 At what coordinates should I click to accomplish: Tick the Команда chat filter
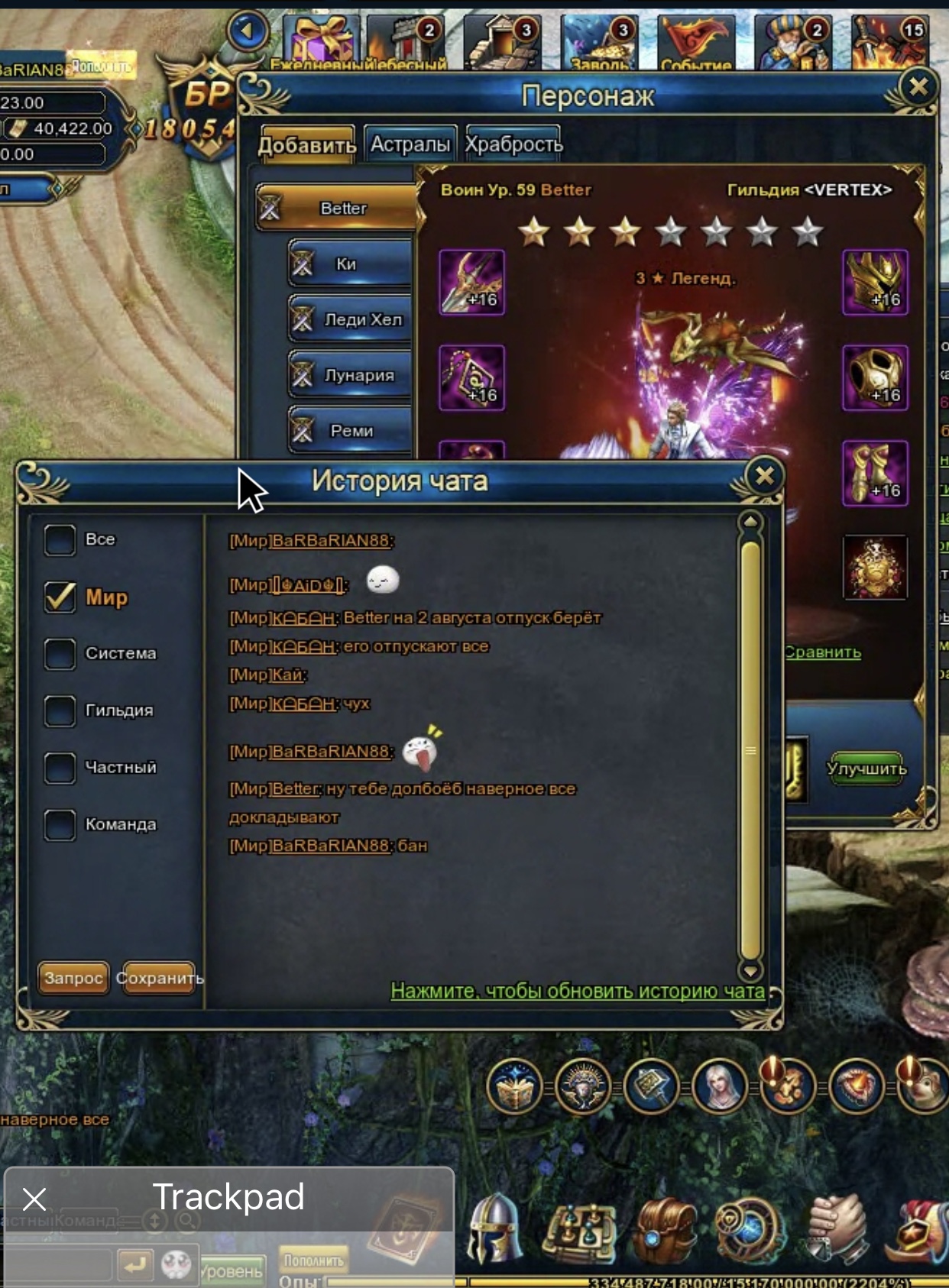tap(60, 824)
